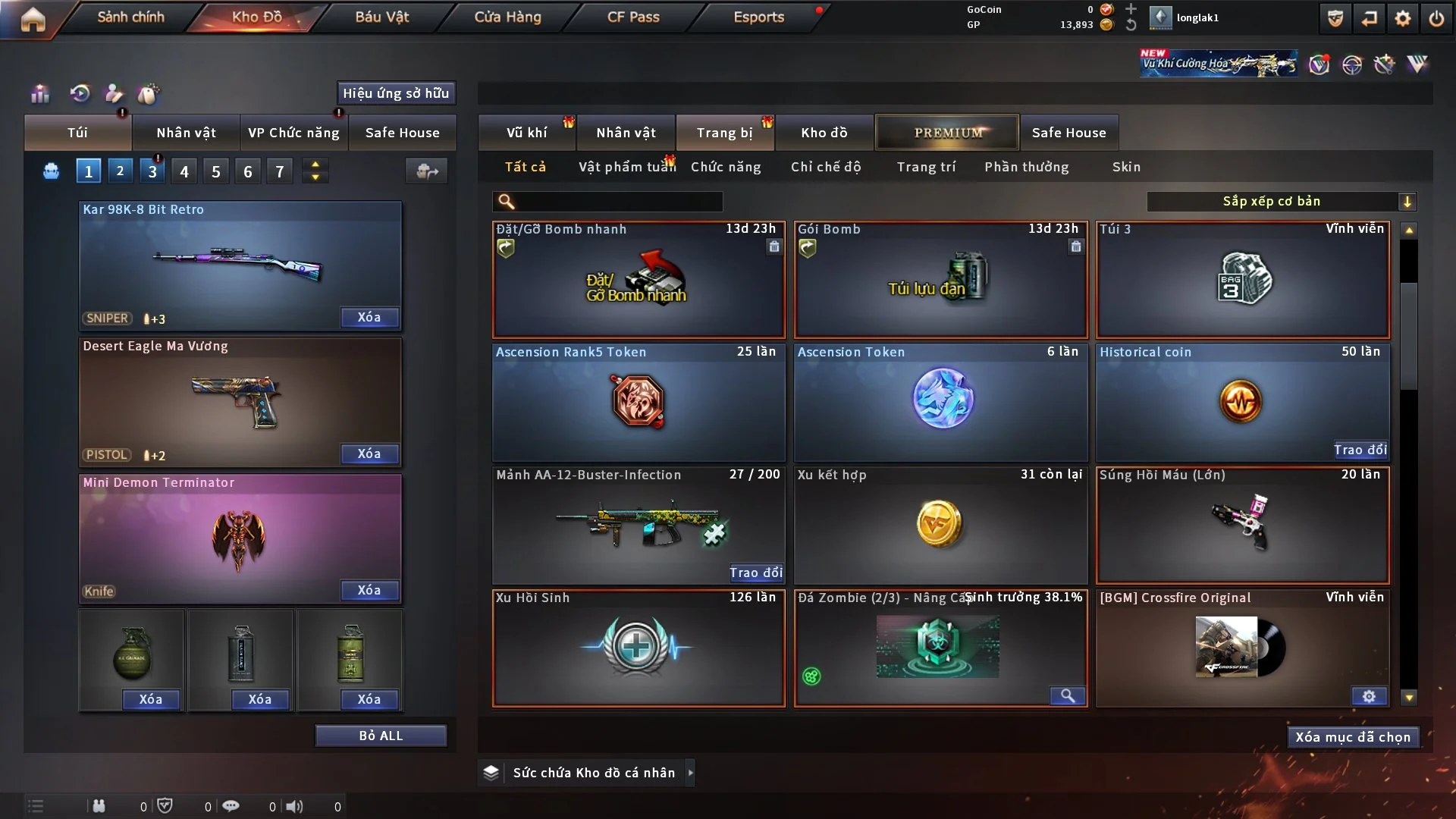Viewport: 1456px width, 819px height.
Task: Unequip everything with Bỏ ALL
Action: coord(381,736)
